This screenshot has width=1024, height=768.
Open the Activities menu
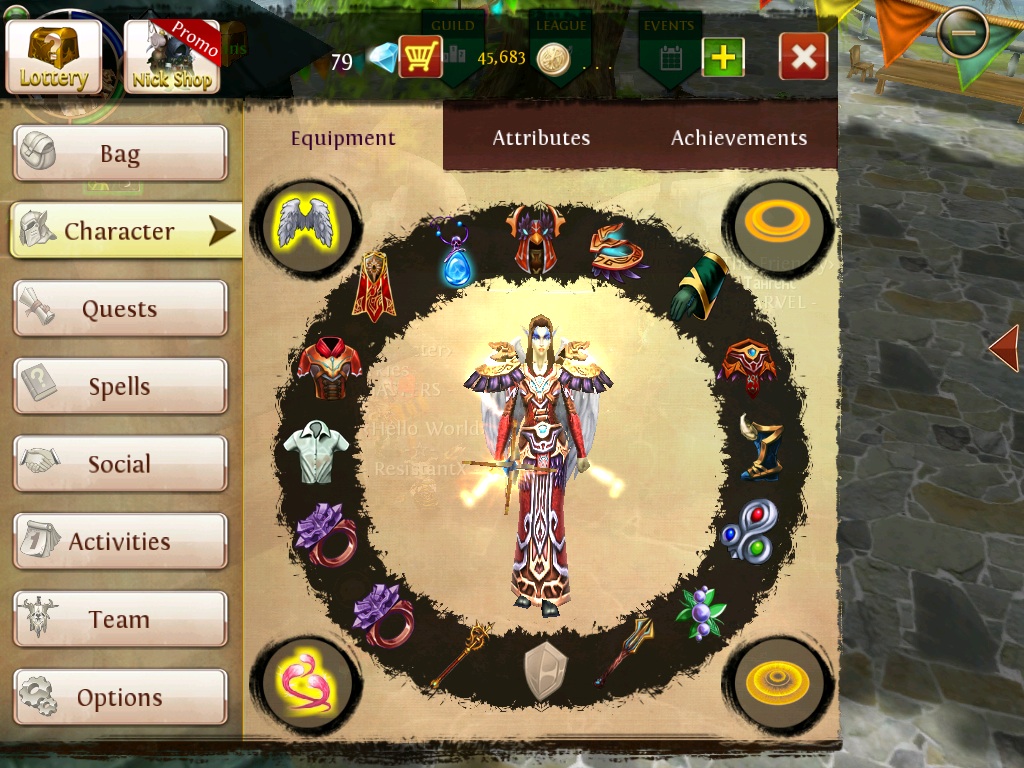tap(120, 542)
